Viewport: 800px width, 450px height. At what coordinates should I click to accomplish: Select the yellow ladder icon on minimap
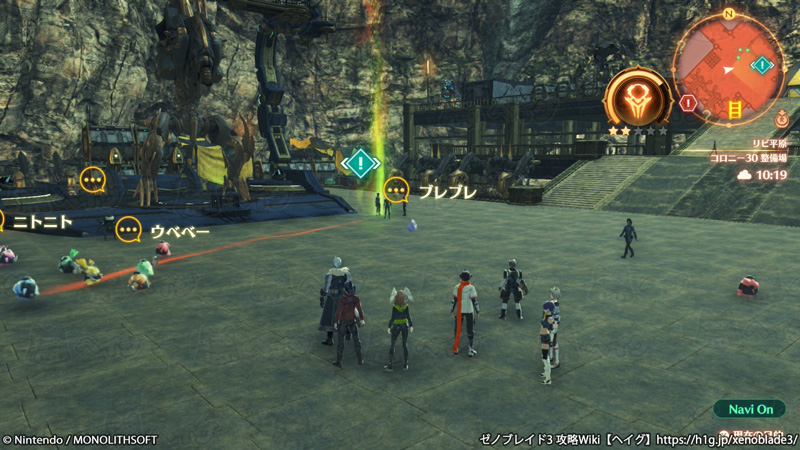click(736, 107)
